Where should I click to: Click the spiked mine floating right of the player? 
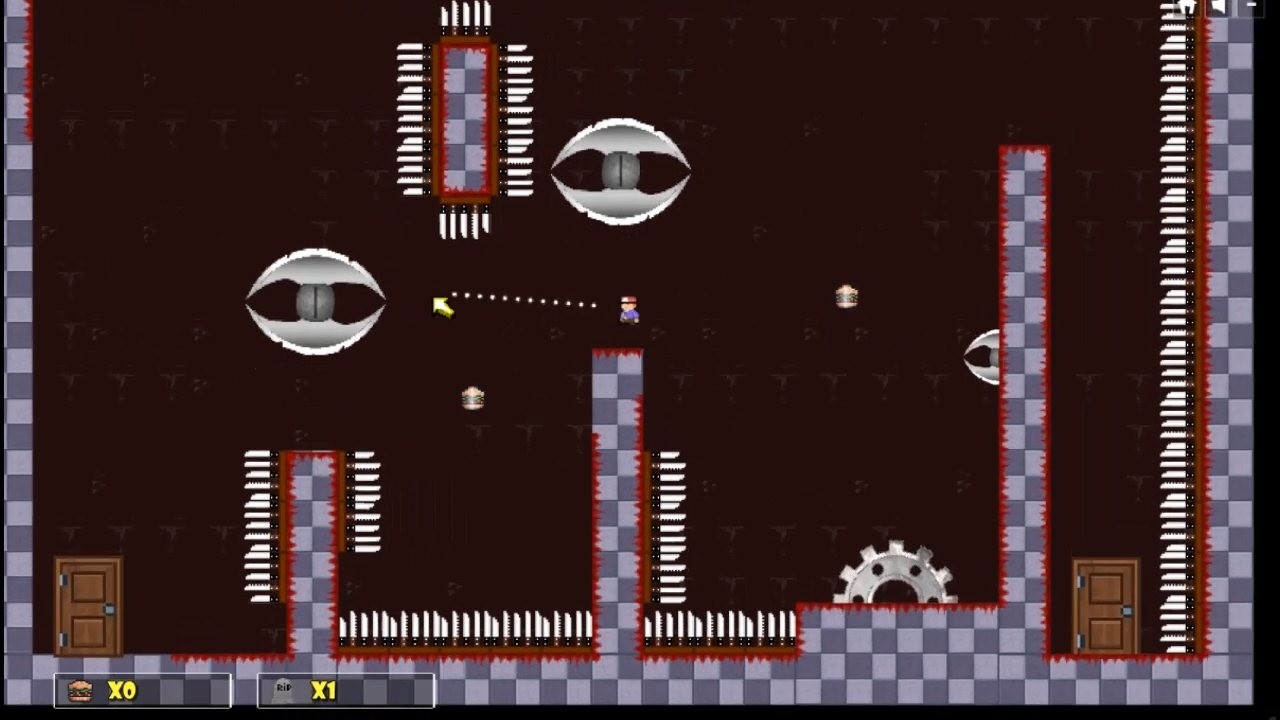click(x=846, y=296)
